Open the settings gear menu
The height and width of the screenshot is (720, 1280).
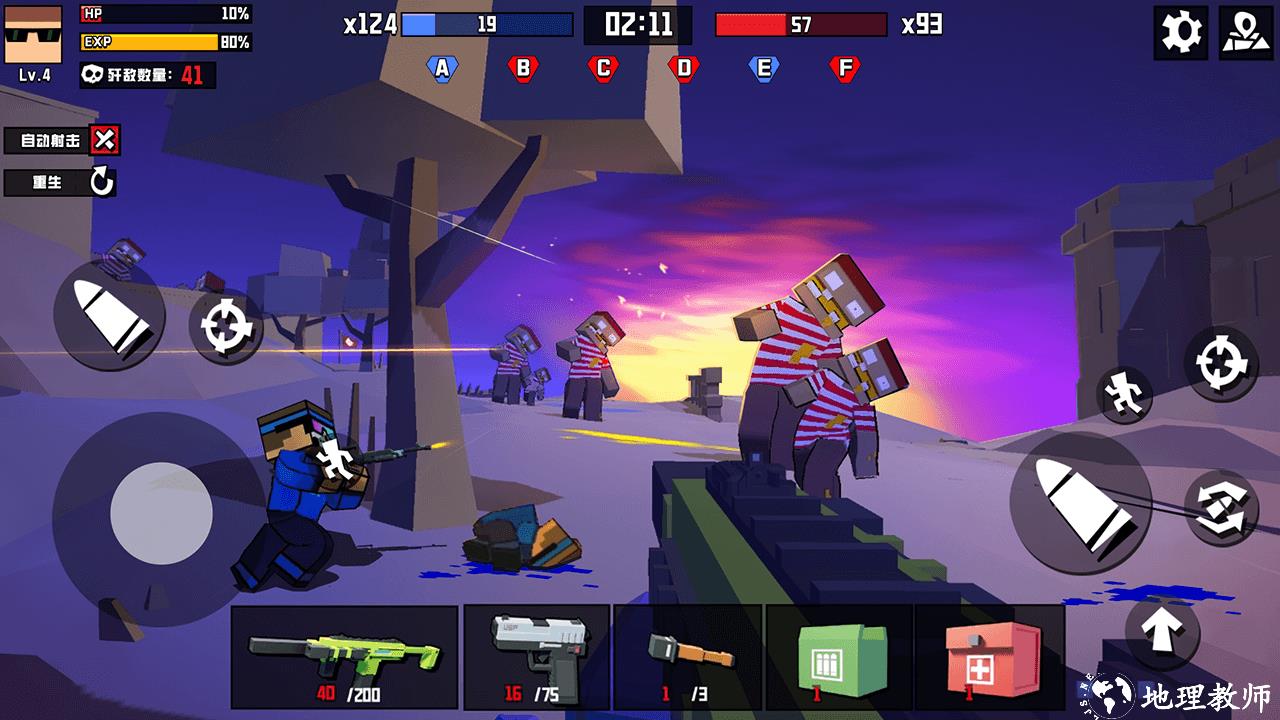[1181, 33]
